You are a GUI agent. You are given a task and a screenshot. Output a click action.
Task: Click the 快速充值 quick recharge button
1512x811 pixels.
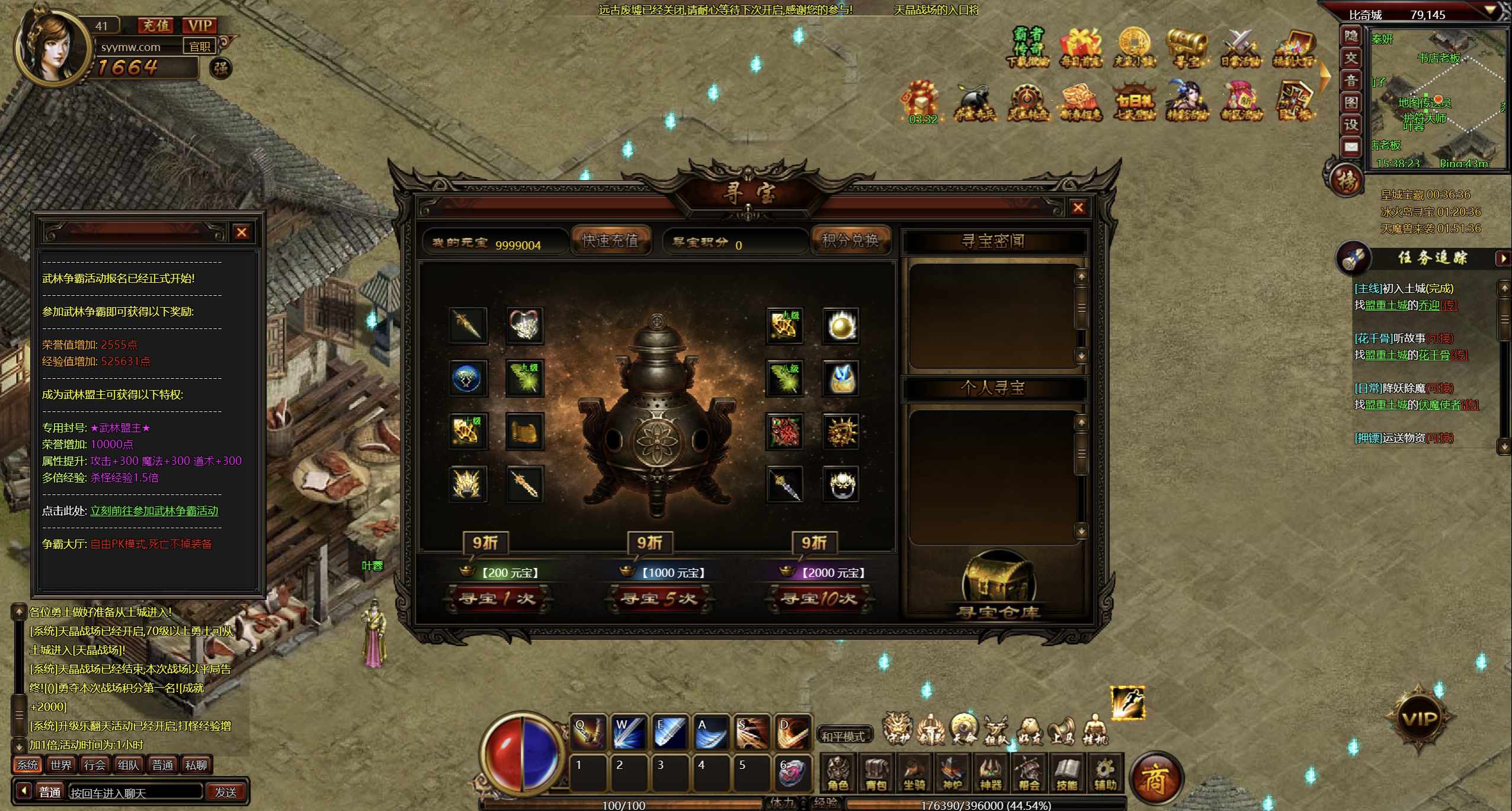coord(610,241)
